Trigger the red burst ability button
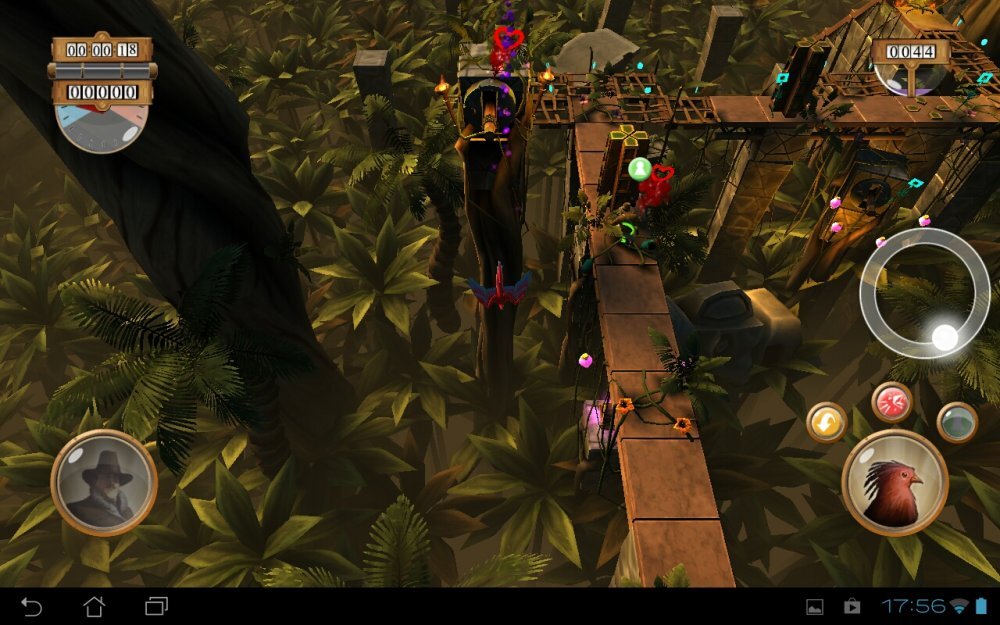Image resolution: width=1000 pixels, height=625 pixels. point(891,402)
